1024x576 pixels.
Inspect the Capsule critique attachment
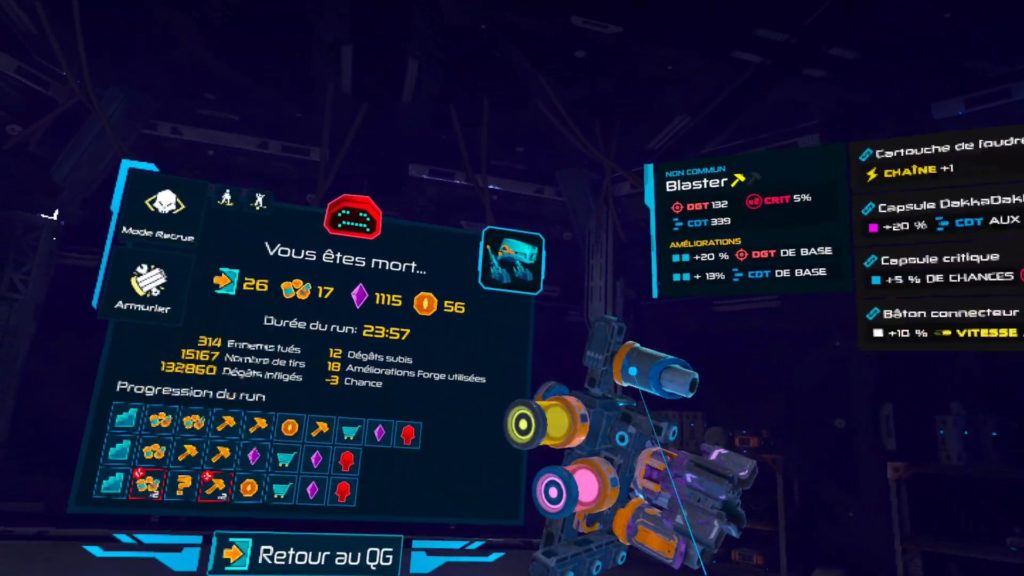[x=940, y=267]
